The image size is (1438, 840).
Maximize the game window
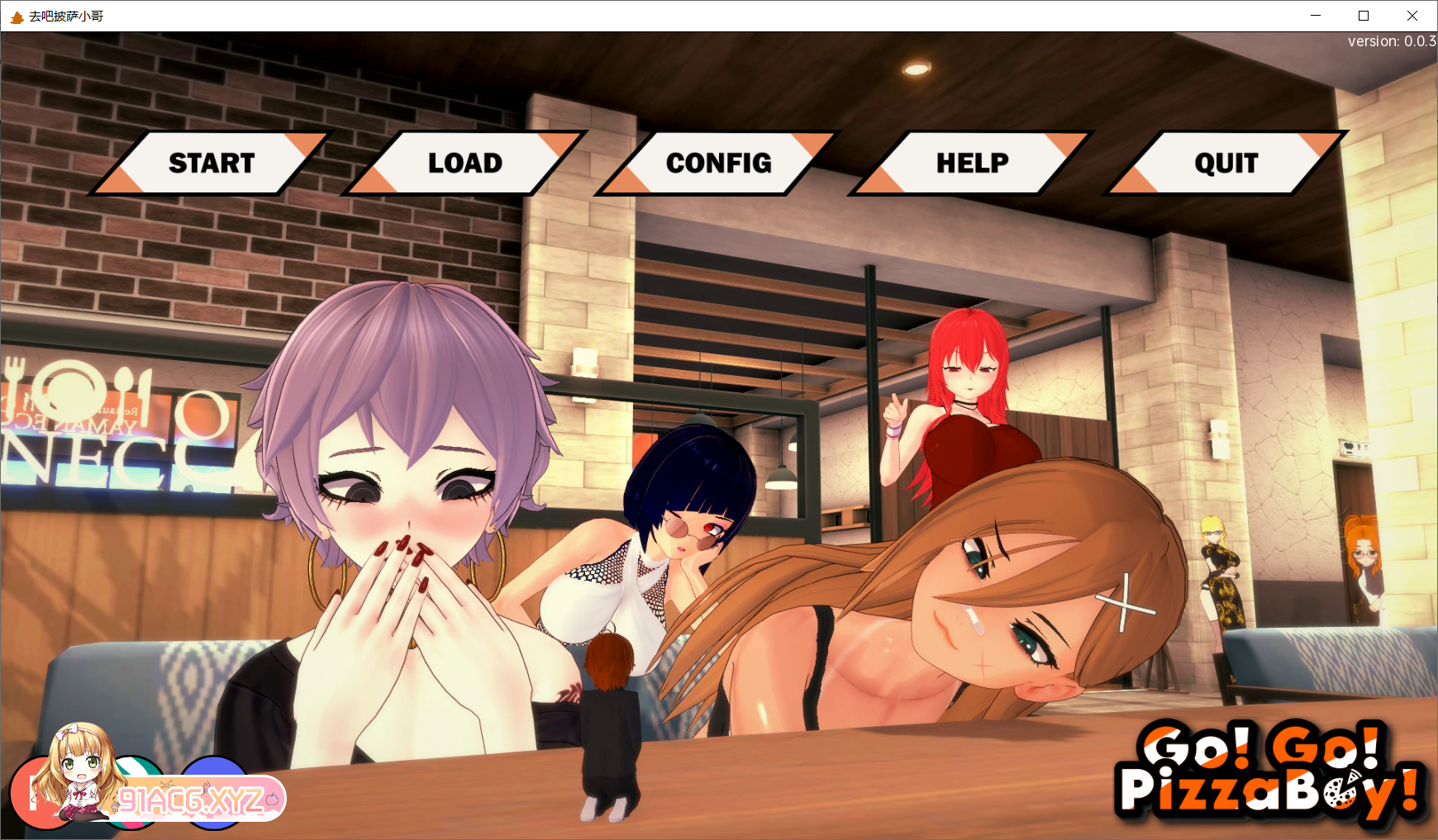coord(1364,16)
